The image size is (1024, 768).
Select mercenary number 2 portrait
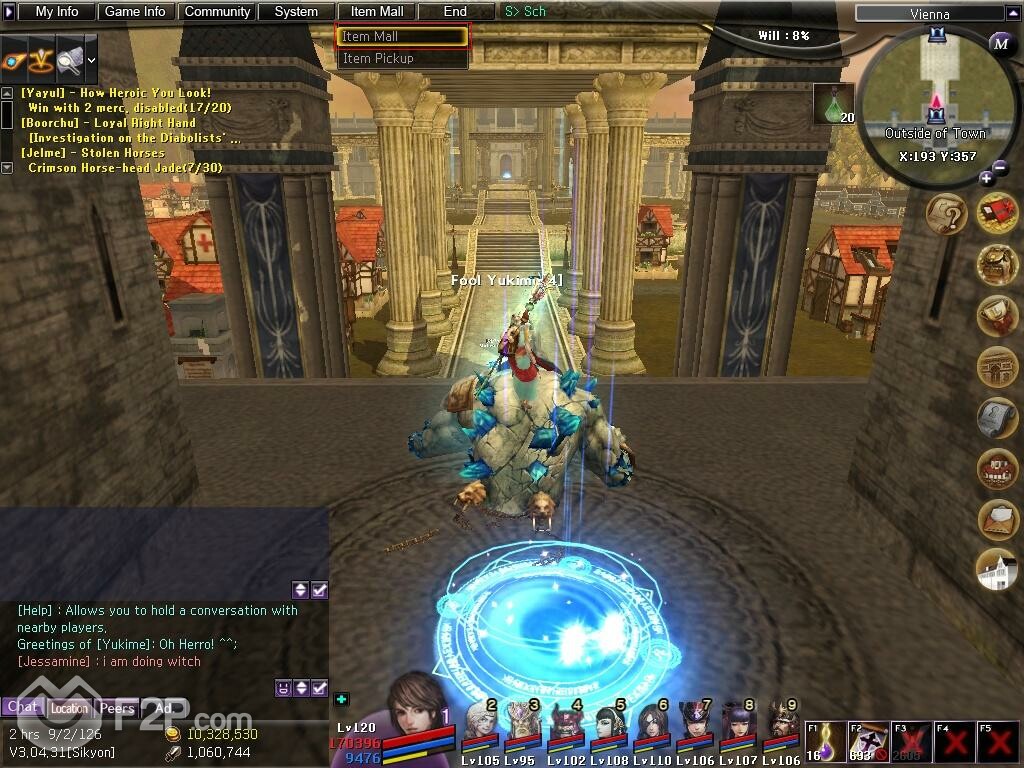coord(480,722)
